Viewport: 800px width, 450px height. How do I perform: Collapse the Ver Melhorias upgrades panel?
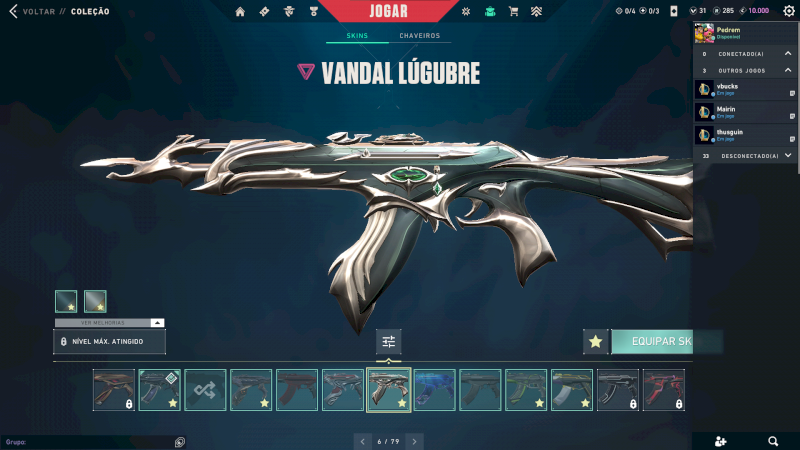click(x=156, y=323)
